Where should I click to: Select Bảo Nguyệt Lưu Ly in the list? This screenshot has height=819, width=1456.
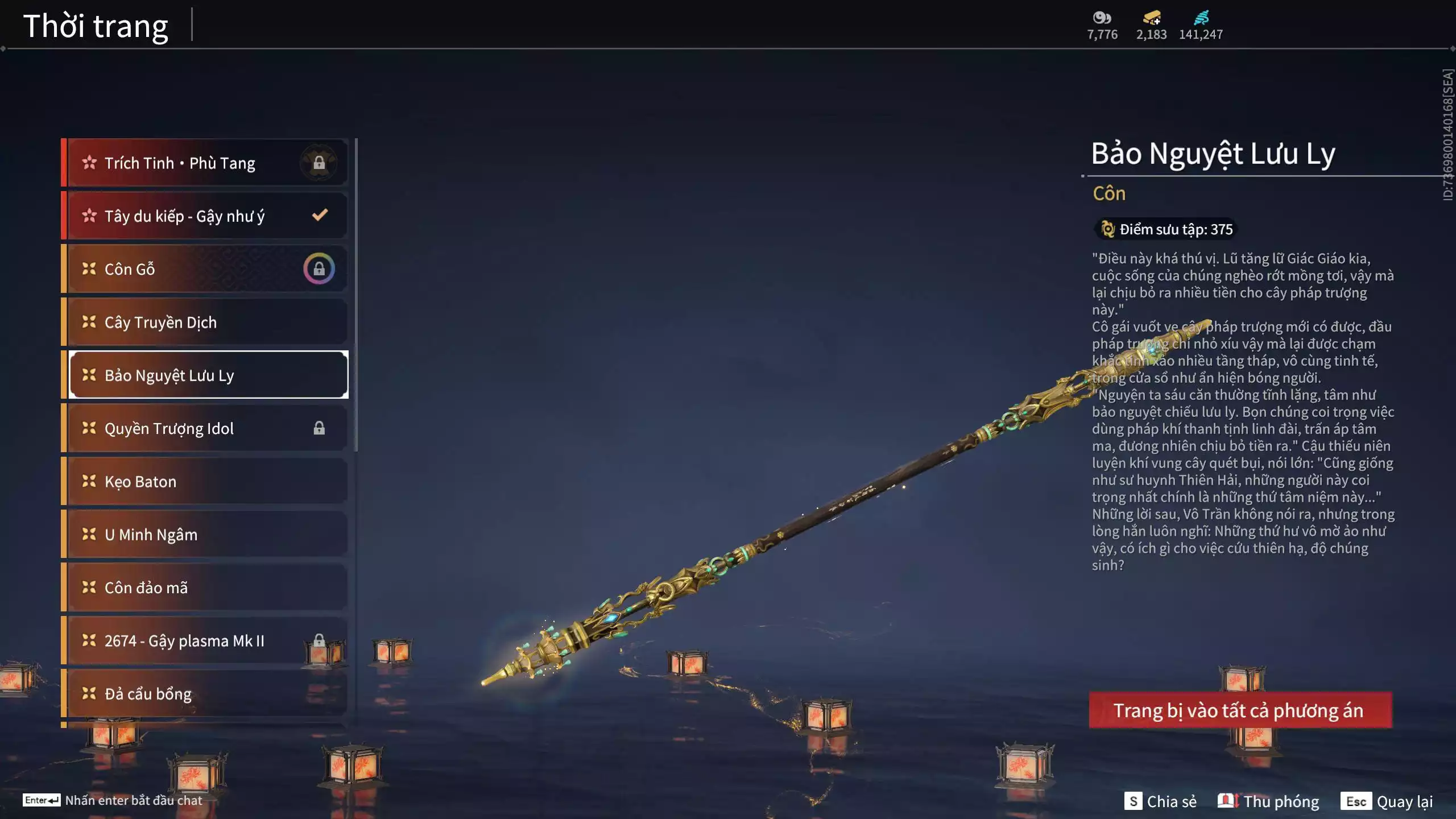click(208, 375)
